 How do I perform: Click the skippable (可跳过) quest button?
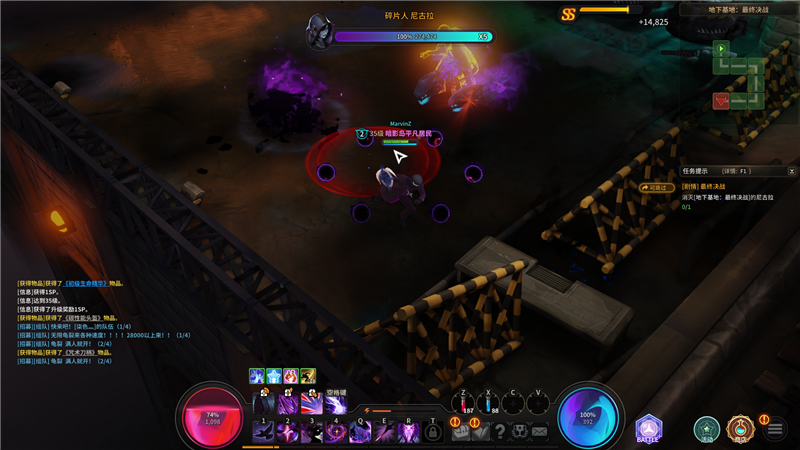pos(657,186)
